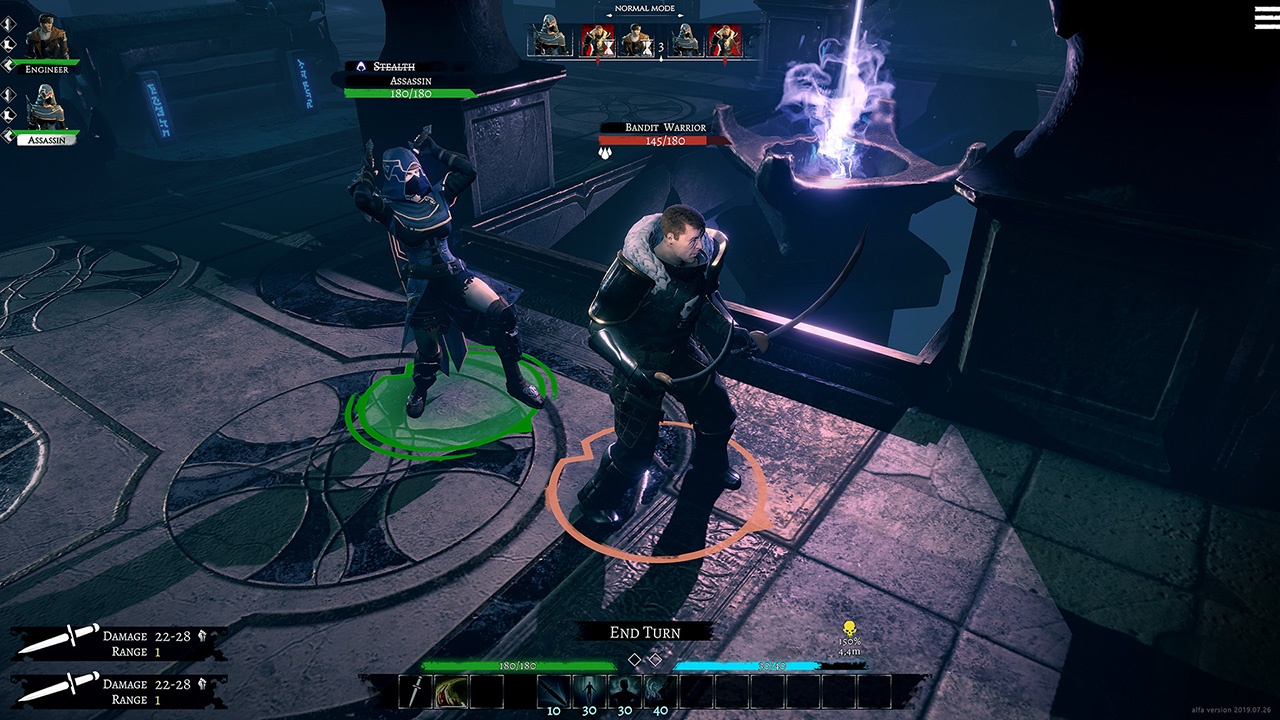This screenshot has height=720, width=1280.
Task: Cast the swirling smoke ability costing 40
Action: coord(658,691)
